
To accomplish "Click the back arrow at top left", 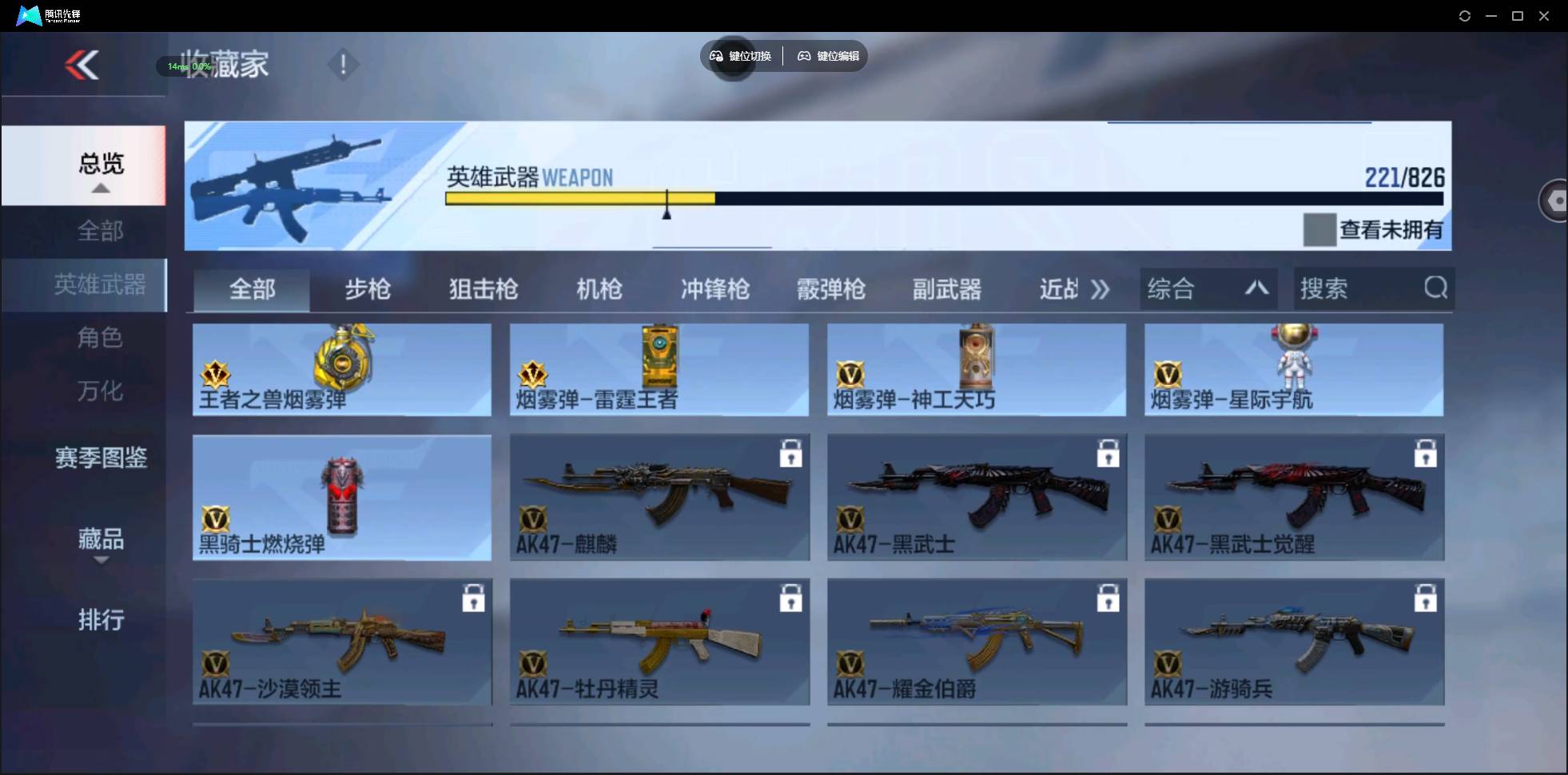I will pos(83,65).
